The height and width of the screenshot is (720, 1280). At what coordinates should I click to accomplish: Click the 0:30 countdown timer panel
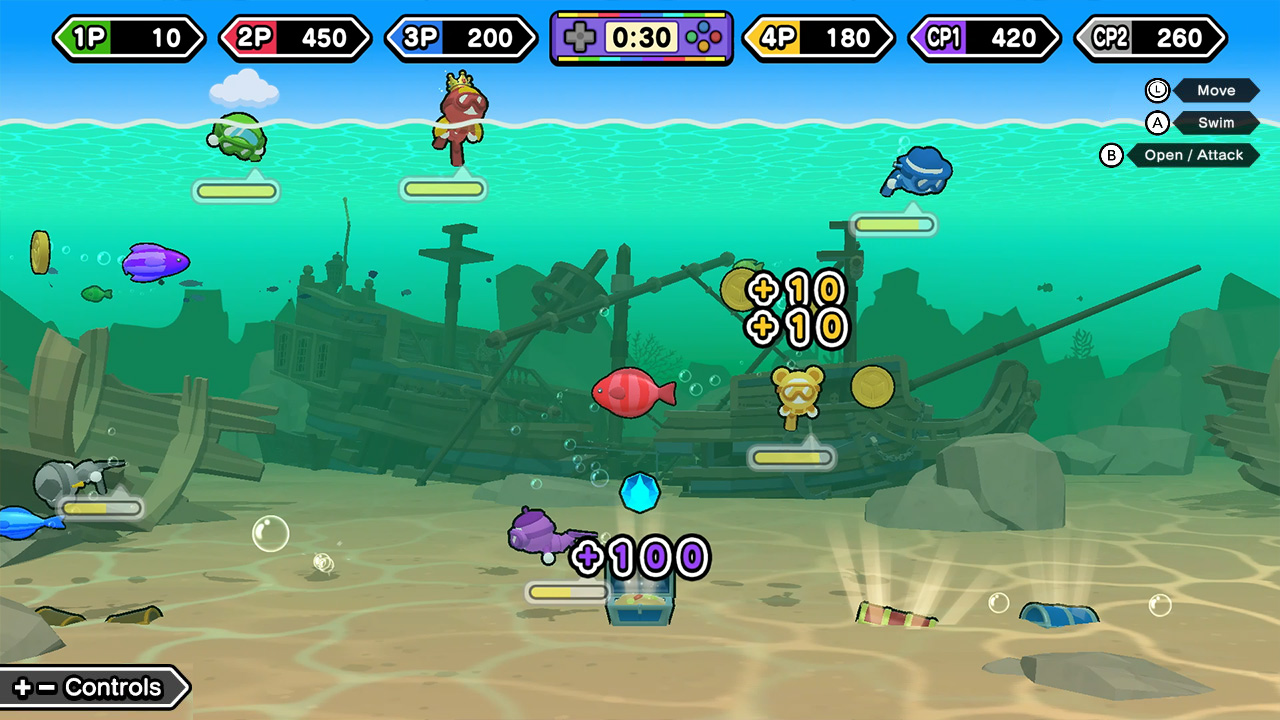[640, 37]
